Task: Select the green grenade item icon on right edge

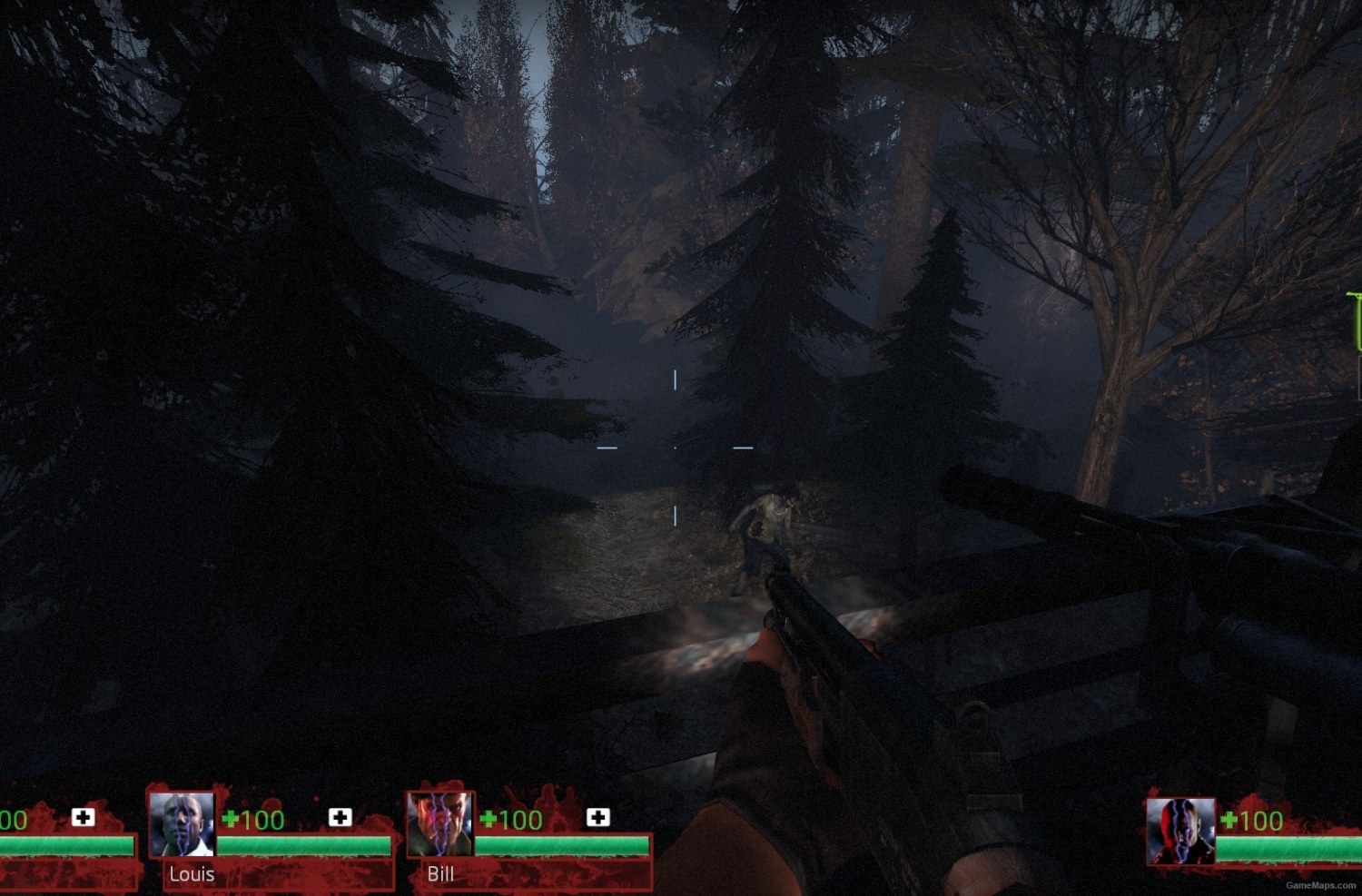Action: coord(1354,318)
